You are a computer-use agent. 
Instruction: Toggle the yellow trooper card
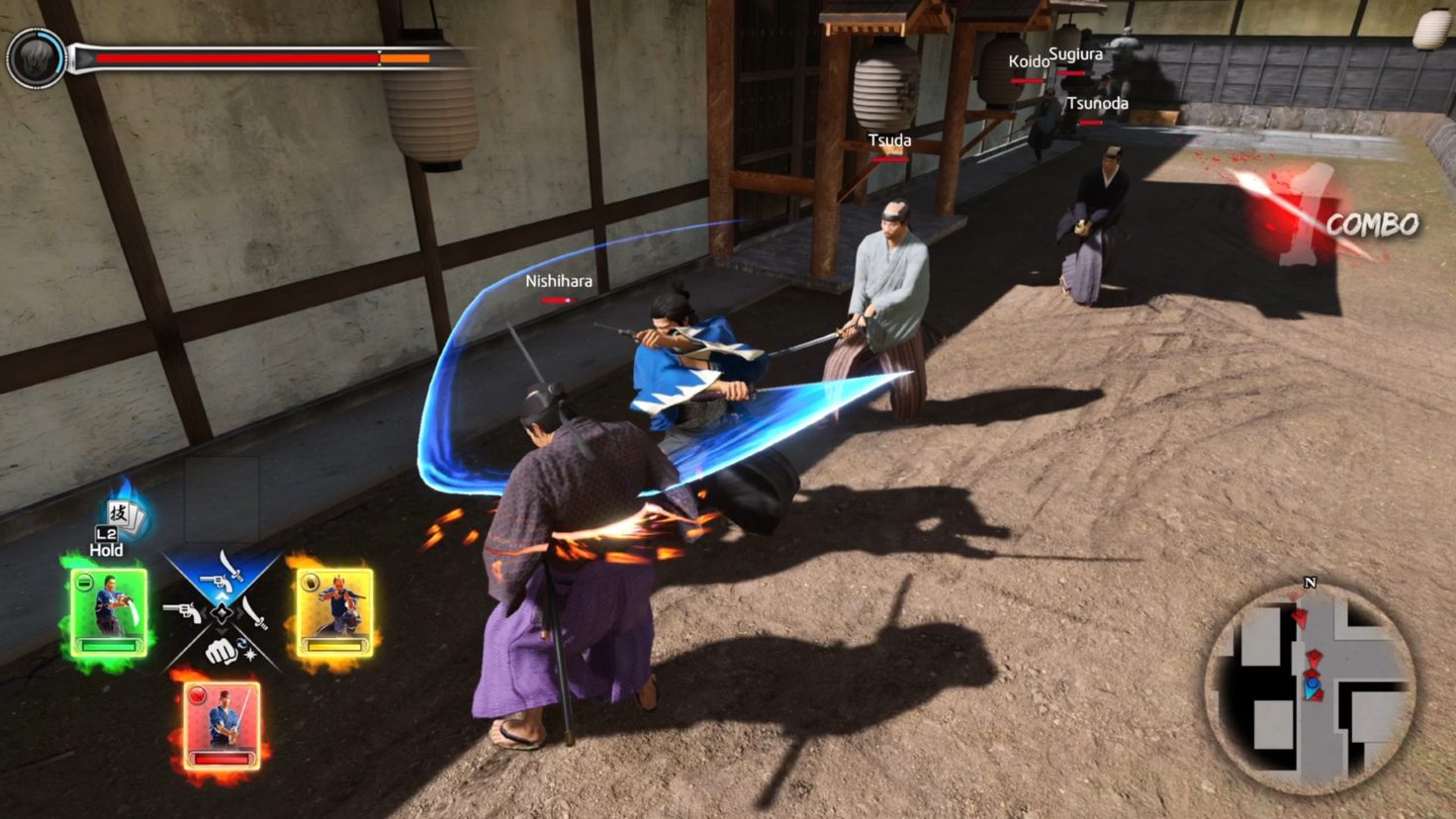pyautogui.click(x=336, y=610)
